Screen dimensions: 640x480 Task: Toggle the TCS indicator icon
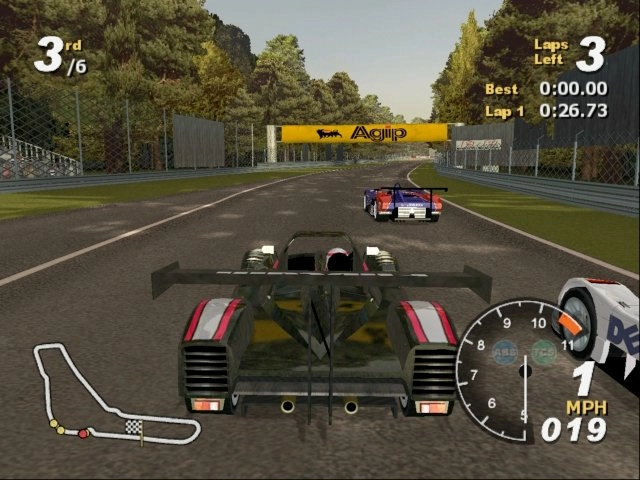click(543, 352)
